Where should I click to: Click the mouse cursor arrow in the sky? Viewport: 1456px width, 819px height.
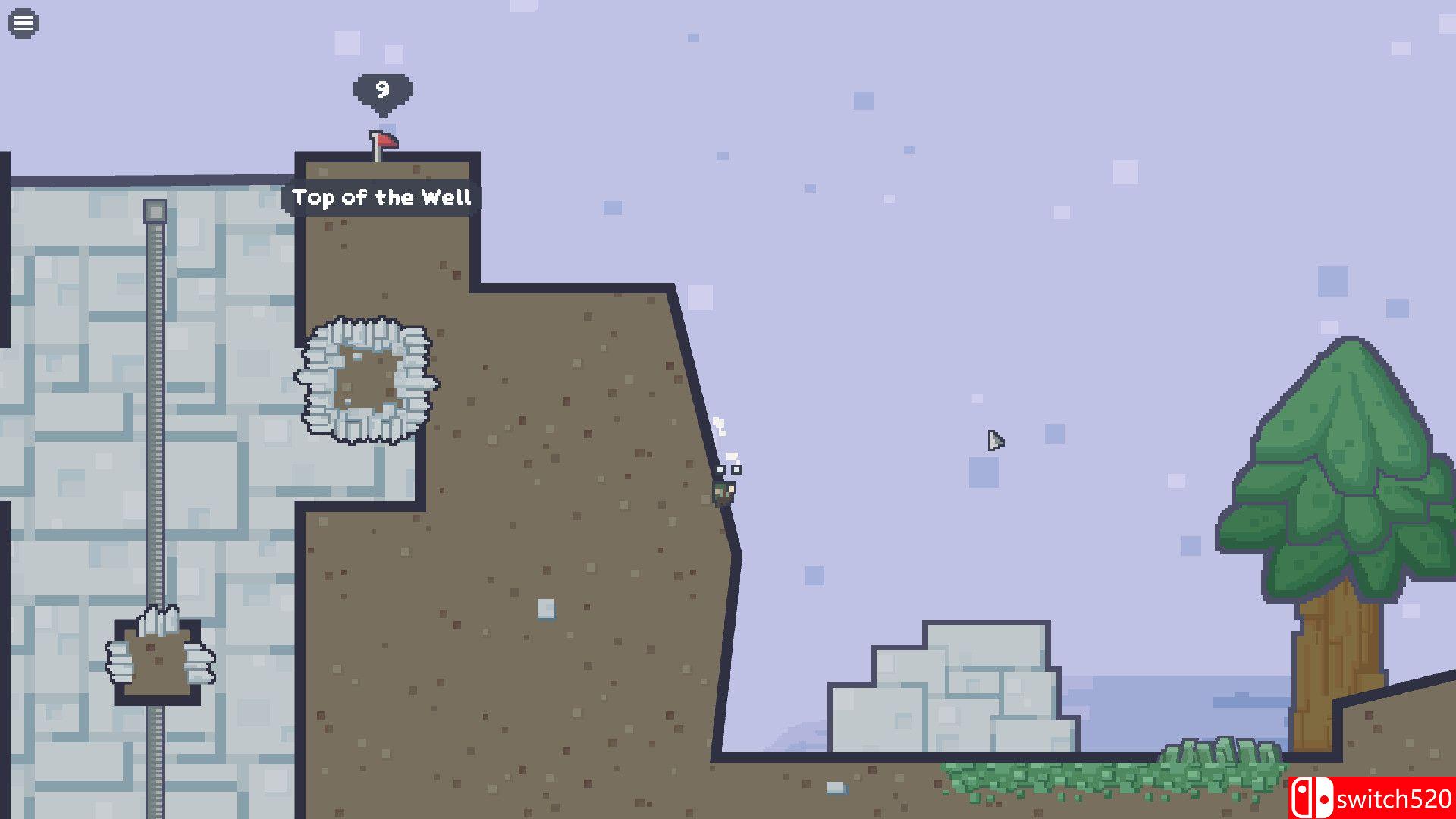(994, 441)
